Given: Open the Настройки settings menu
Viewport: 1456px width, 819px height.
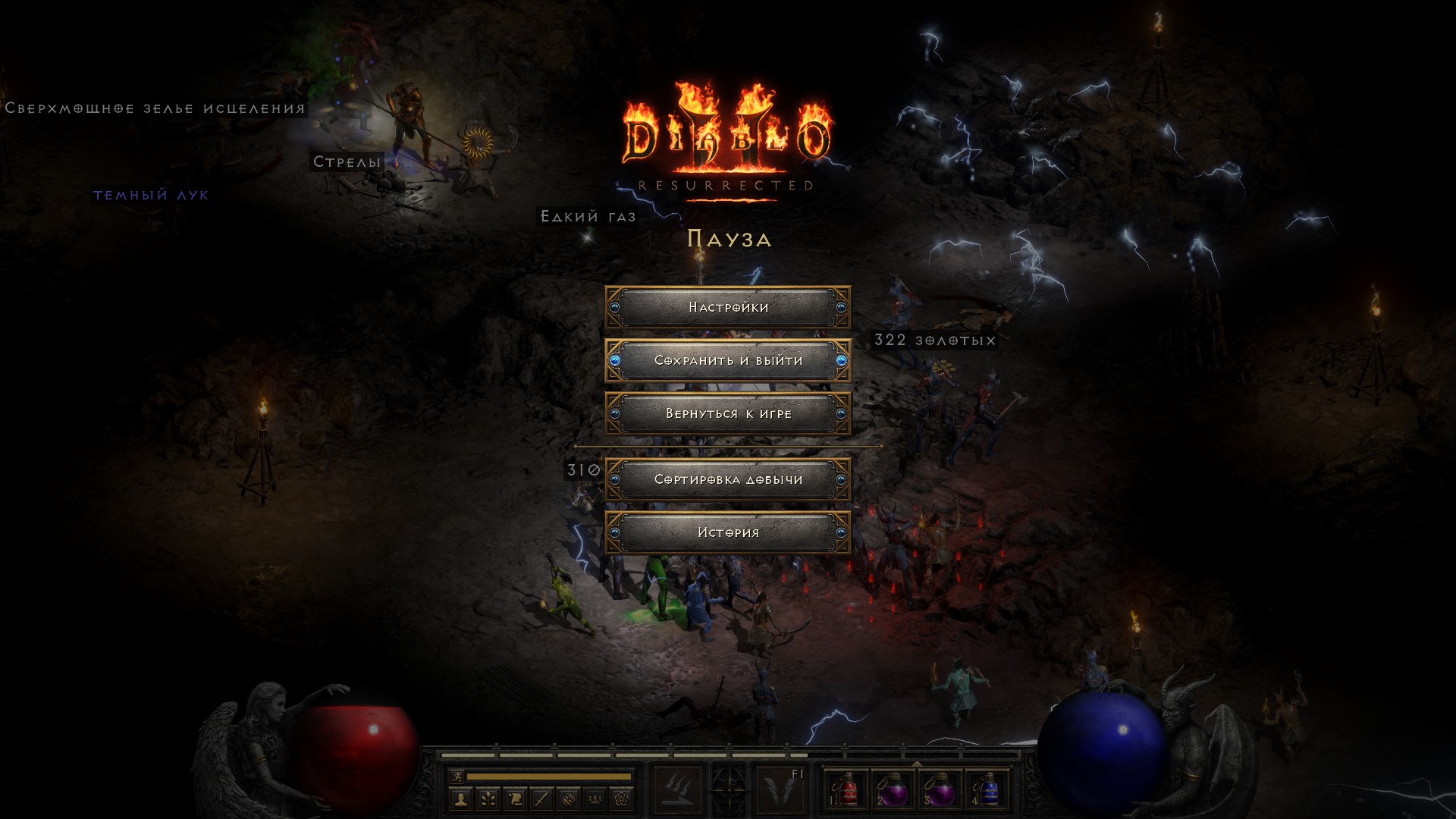Looking at the screenshot, I should point(728,307).
